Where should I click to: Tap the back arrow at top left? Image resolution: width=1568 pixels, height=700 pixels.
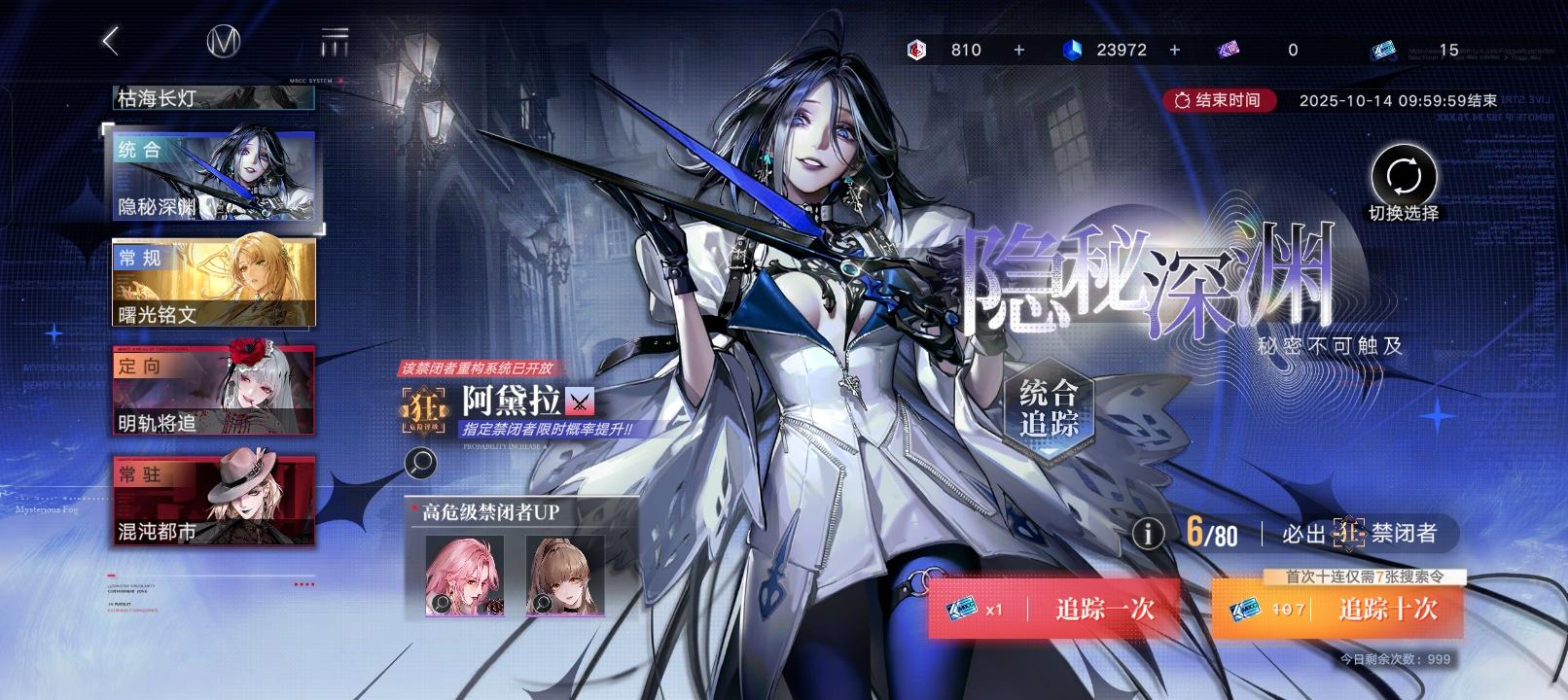(110, 41)
